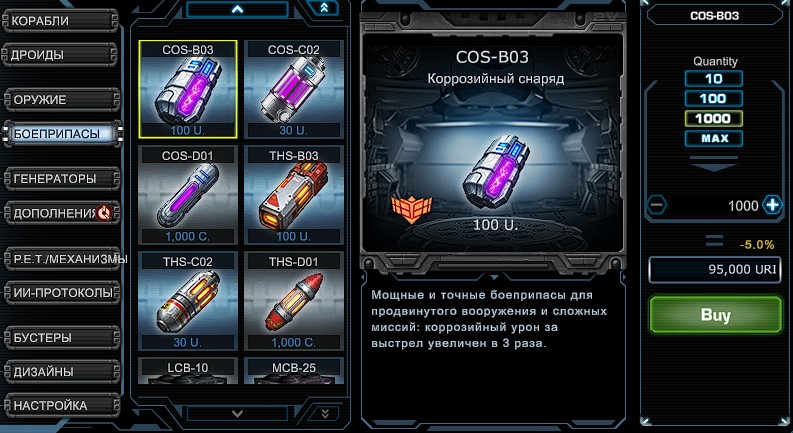Pick the THS-C02 ammo item
The height and width of the screenshot is (433, 793).
point(187,302)
